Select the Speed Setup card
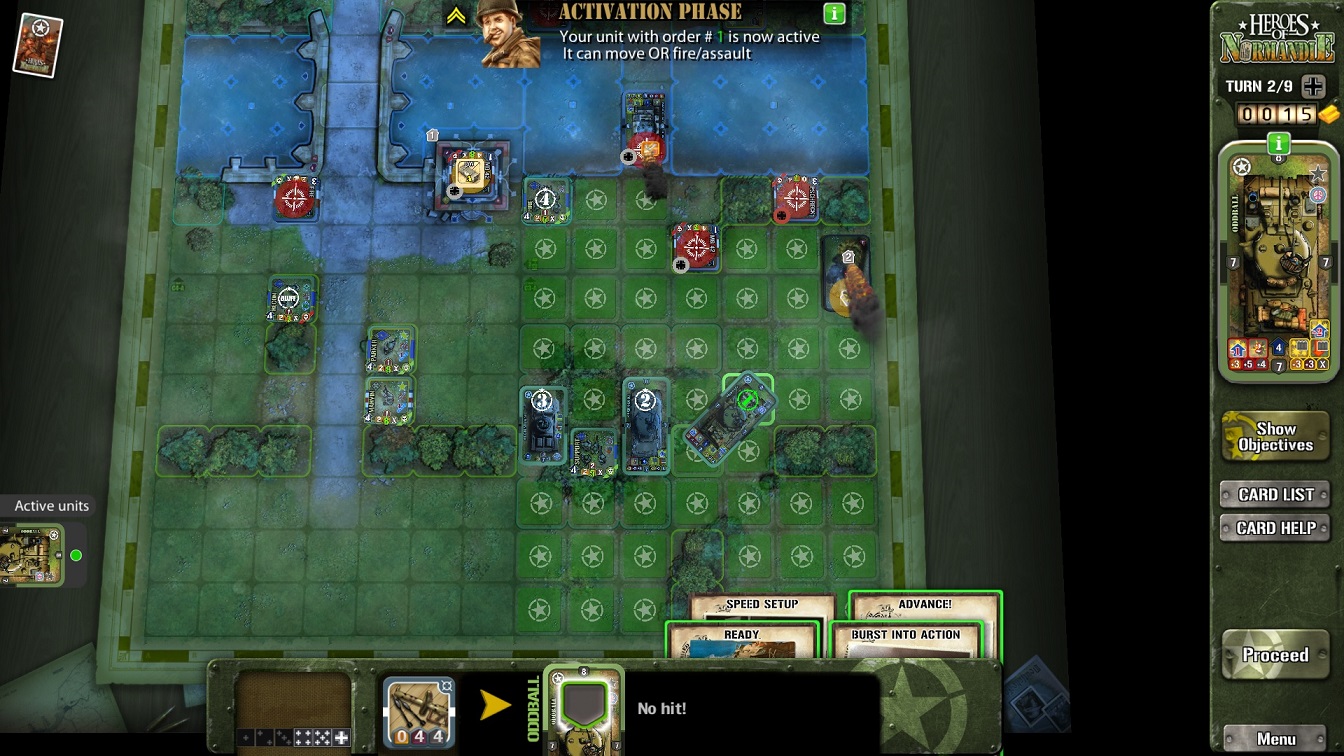Viewport: 1344px width, 756px height. coord(762,605)
